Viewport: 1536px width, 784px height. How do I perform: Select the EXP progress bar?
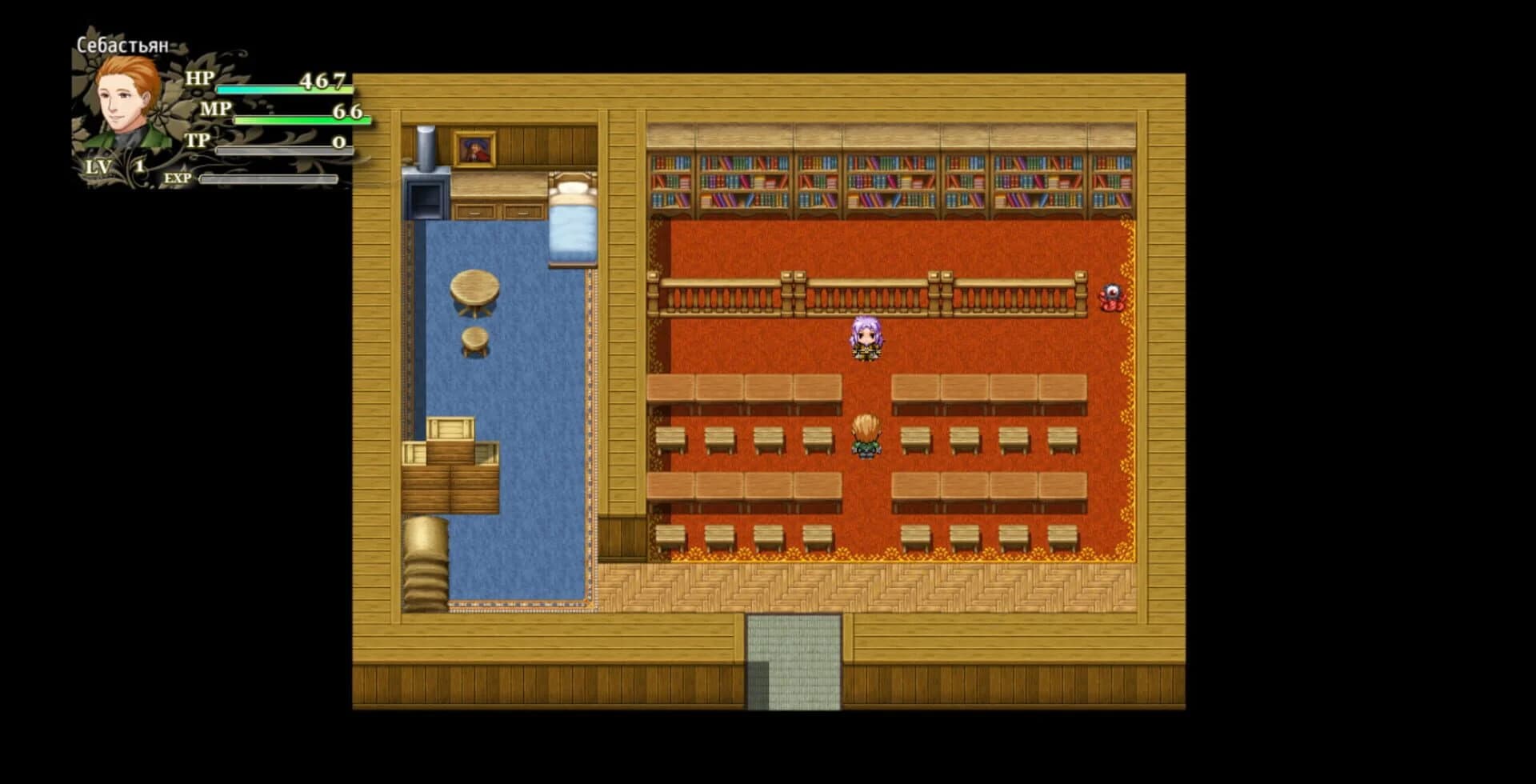pos(268,180)
